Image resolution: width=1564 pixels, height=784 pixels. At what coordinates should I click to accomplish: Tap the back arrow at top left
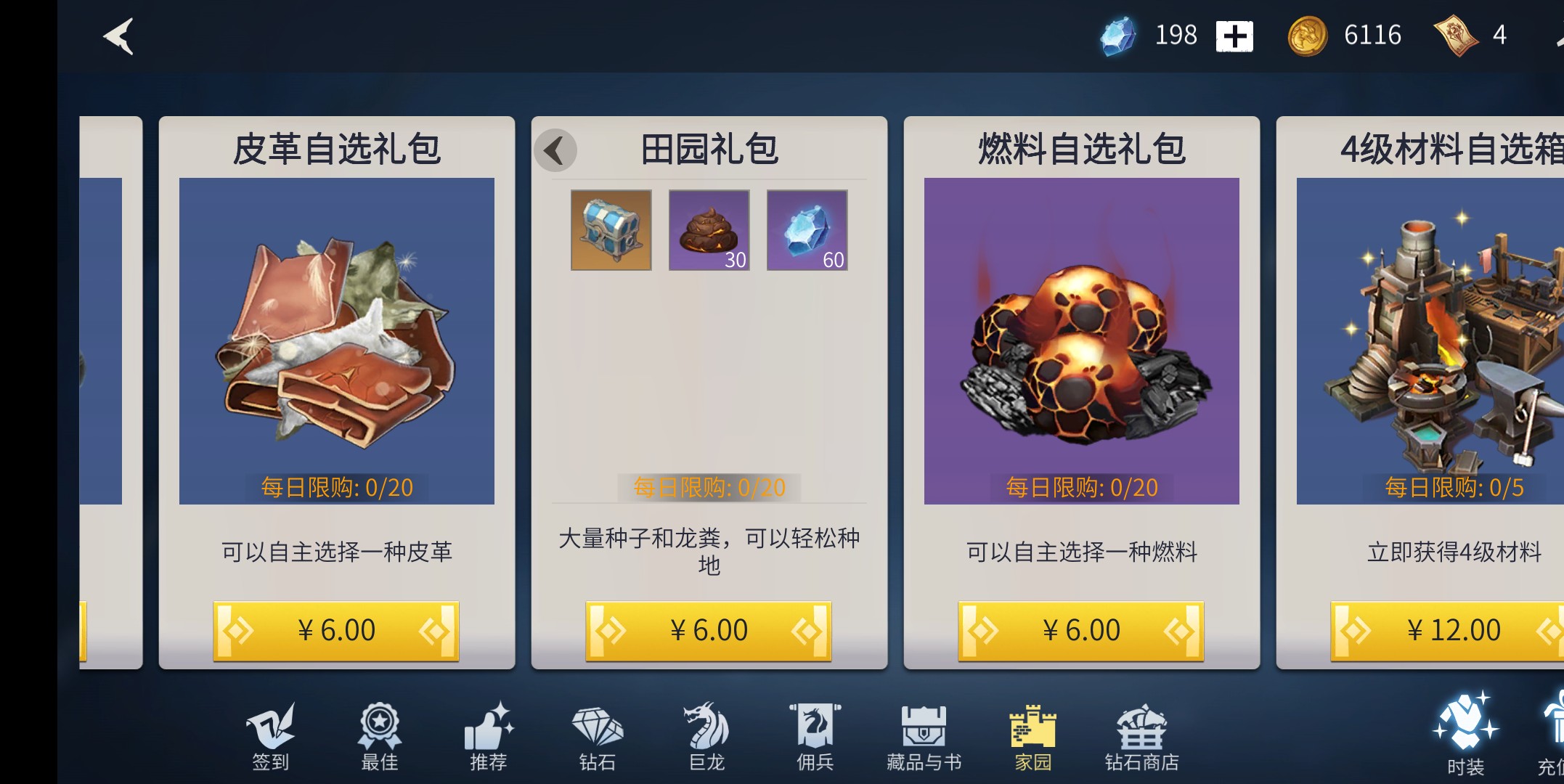click(118, 36)
